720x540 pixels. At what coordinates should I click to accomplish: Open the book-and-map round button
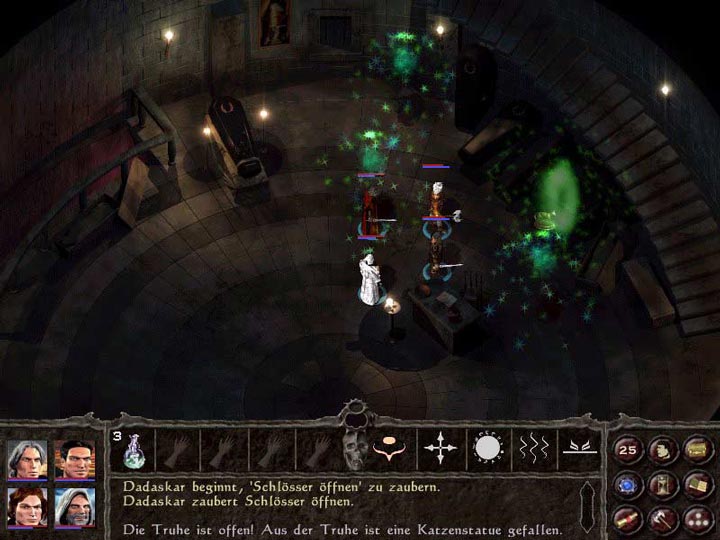(696, 486)
